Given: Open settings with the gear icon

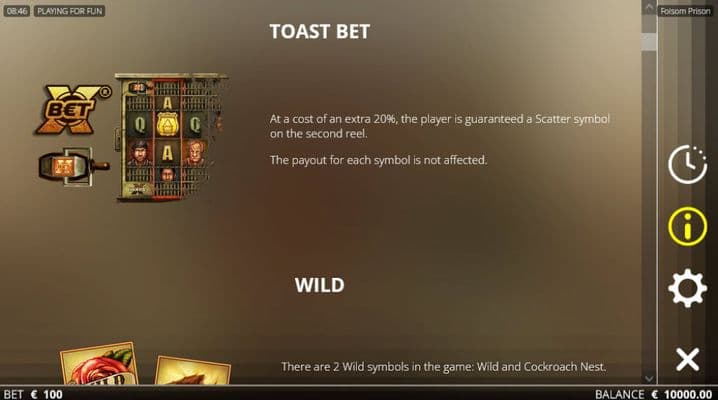Looking at the screenshot, I should point(687,289).
